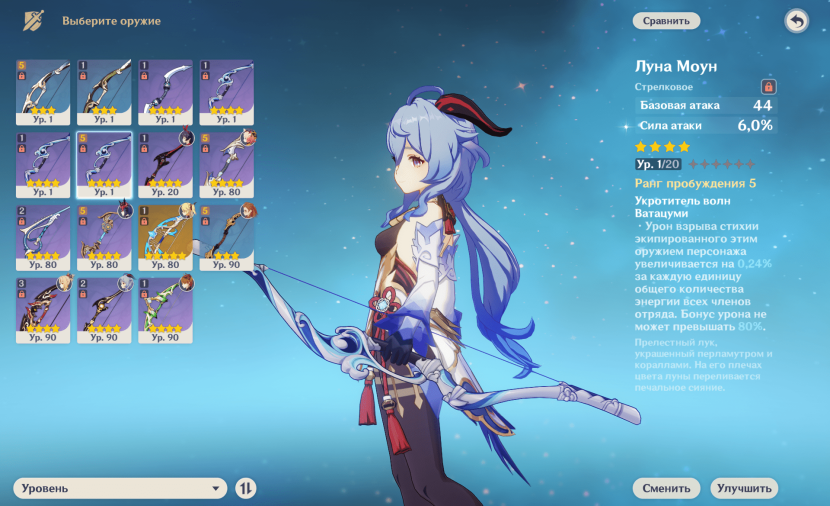Toggle the sort order arrows button
The width and height of the screenshot is (830, 506).
pyautogui.click(x=246, y=488)
